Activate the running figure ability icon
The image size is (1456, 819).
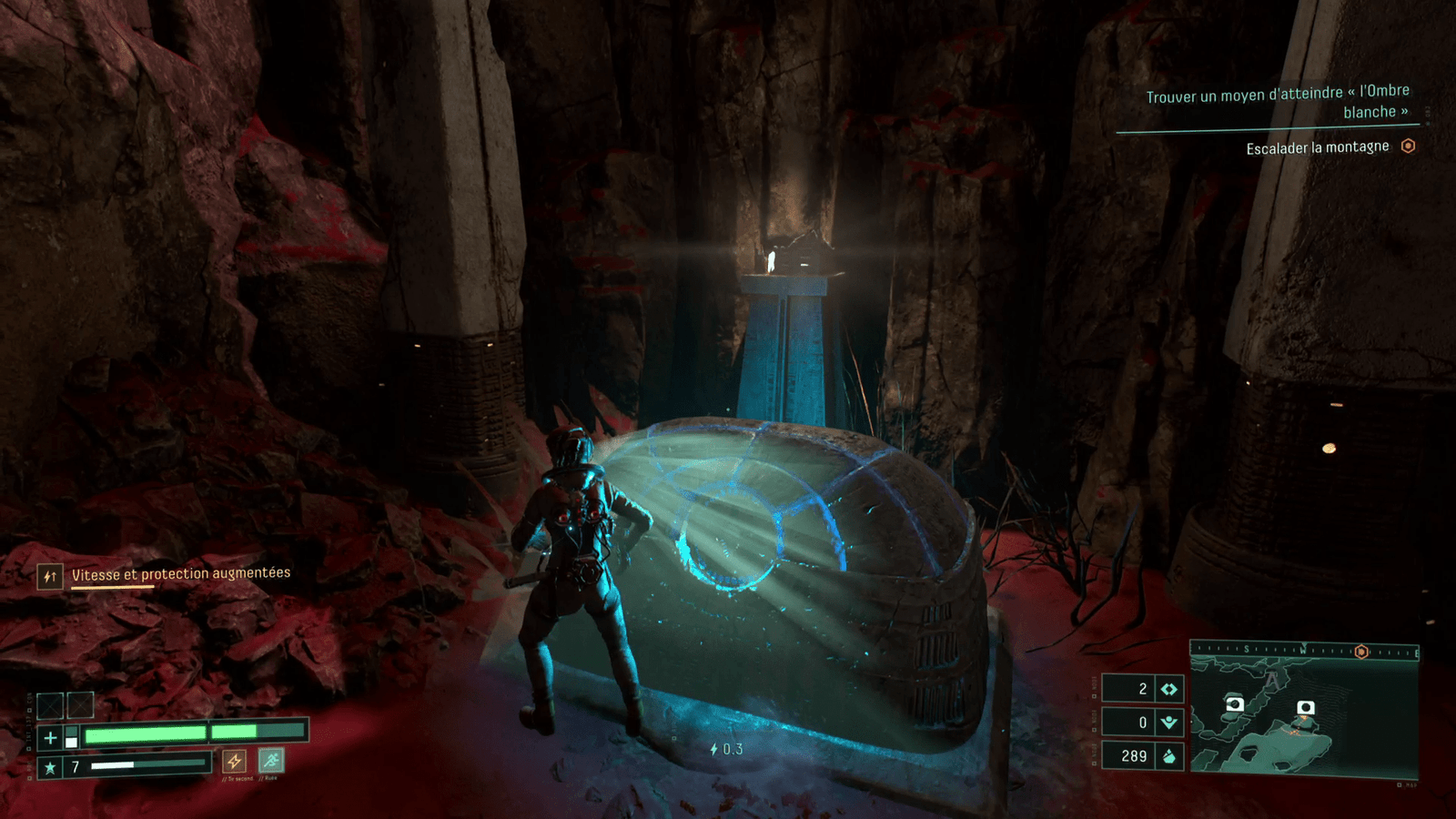pos(270,760)
